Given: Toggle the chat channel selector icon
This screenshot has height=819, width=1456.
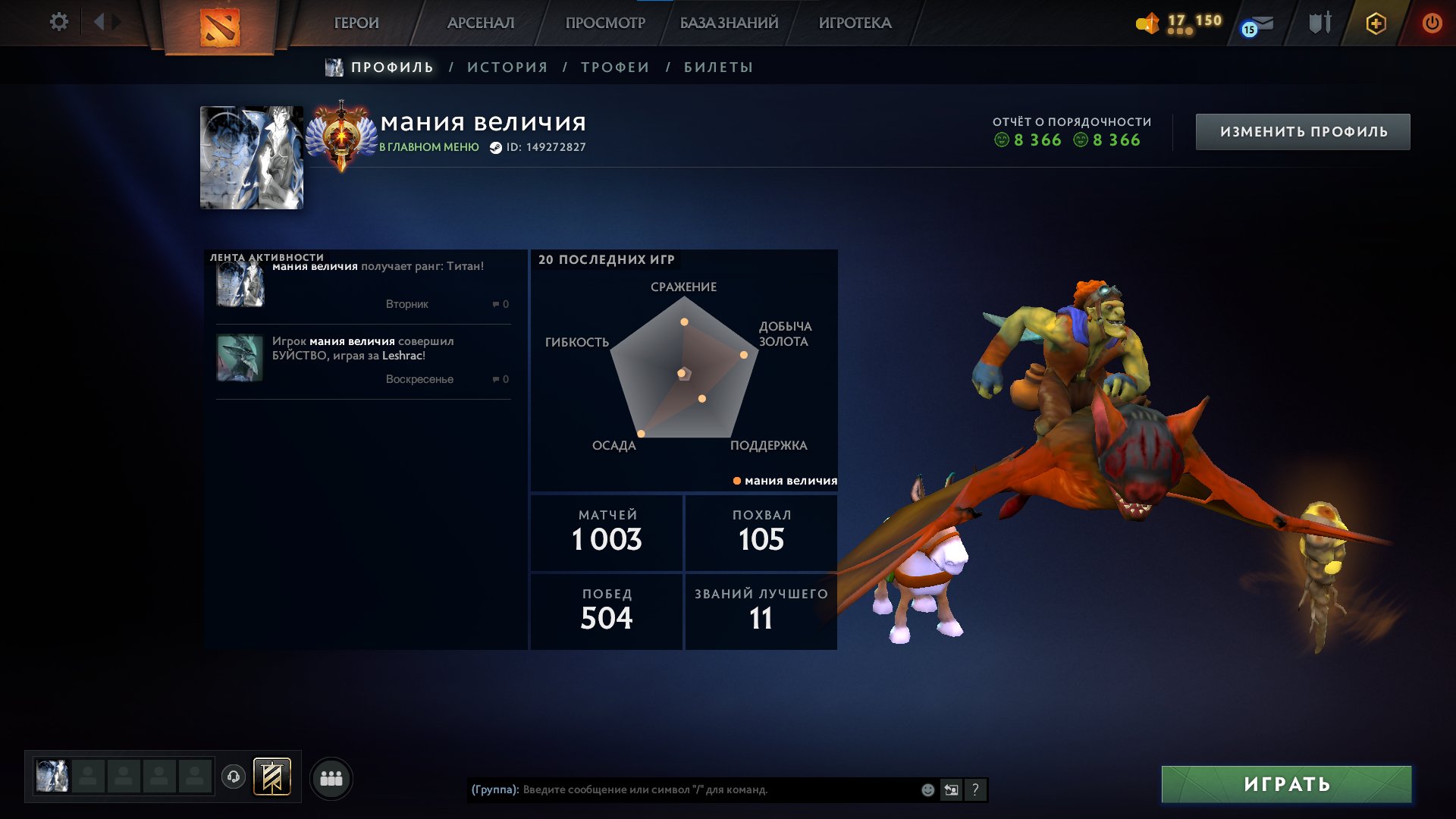Looking at the screenshot, I should click(951, 789).
